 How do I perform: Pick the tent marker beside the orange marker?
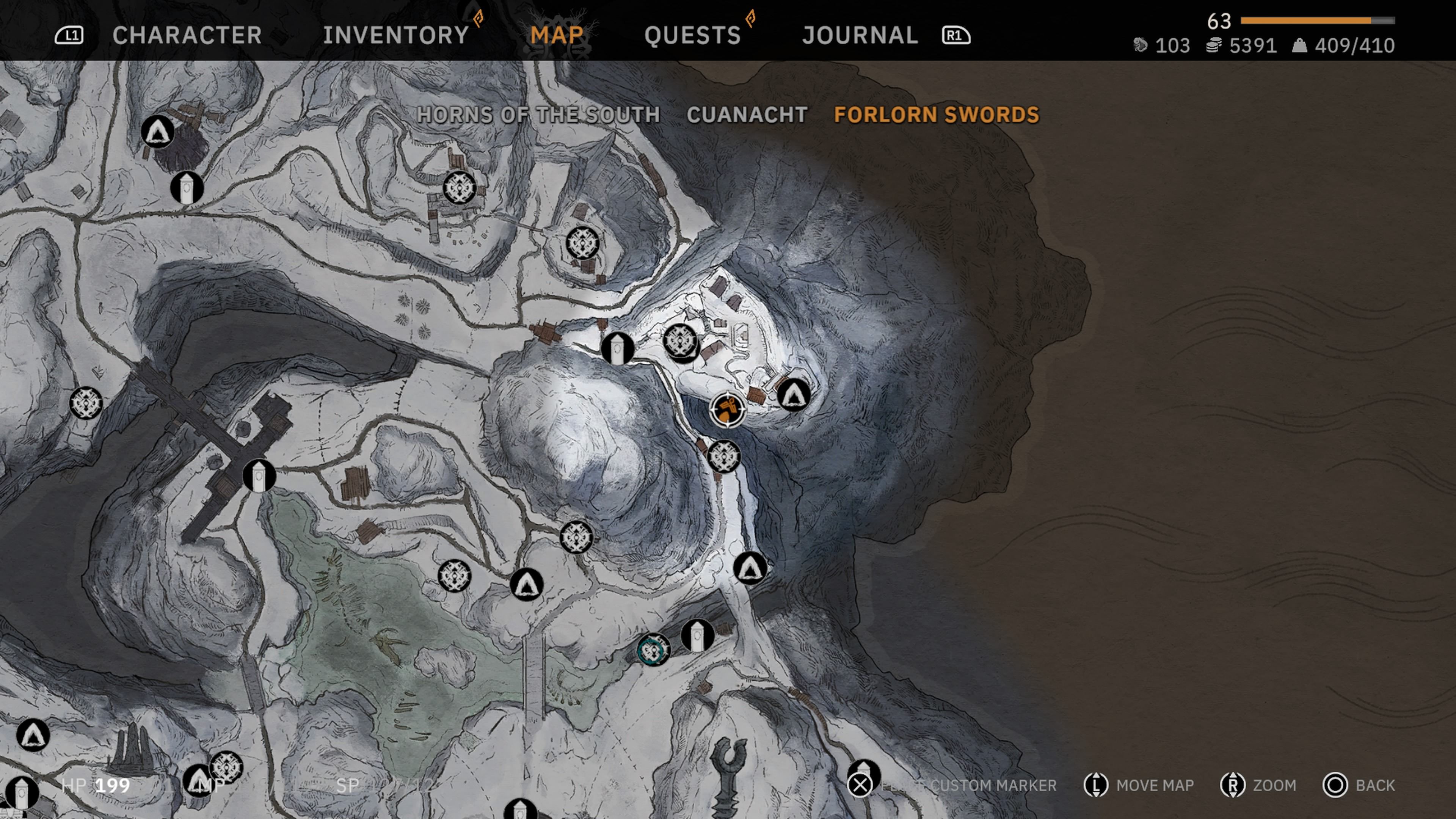point(794,394)
